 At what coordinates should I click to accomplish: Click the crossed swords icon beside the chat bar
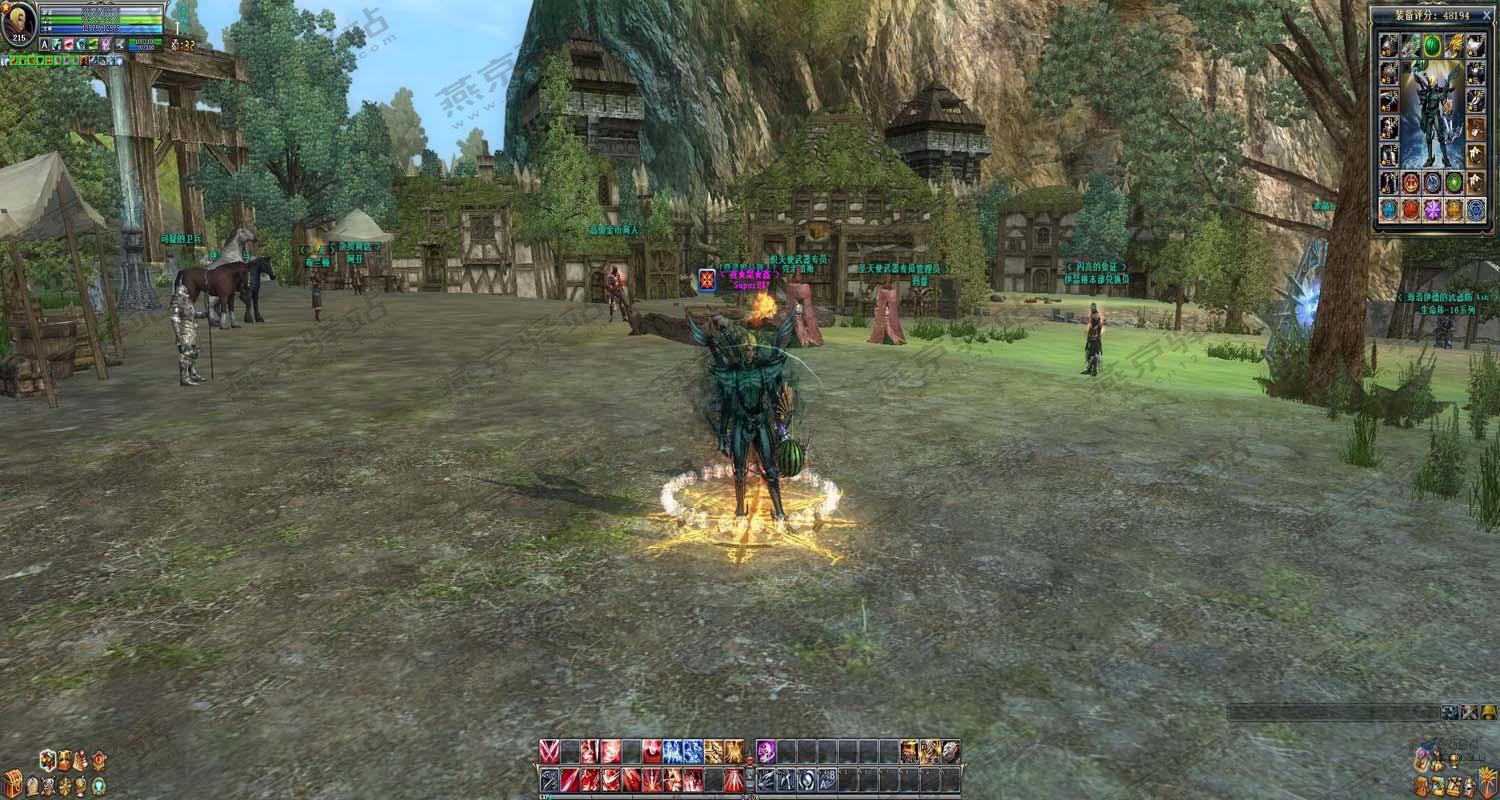1469,712
